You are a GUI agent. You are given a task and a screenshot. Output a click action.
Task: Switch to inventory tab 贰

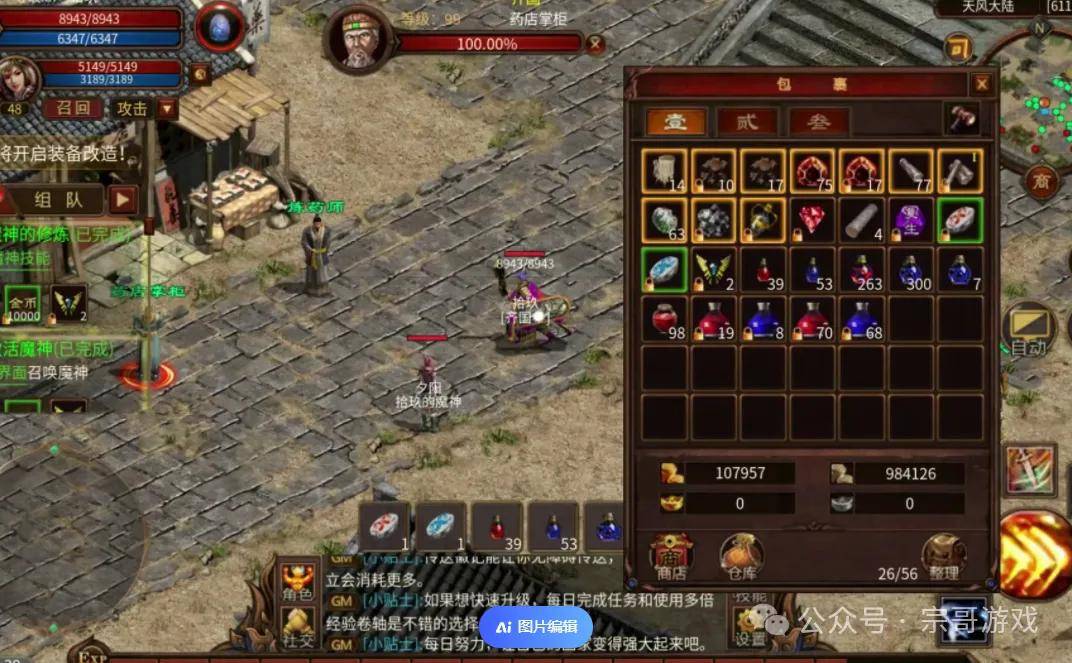(x=747, y=122)
